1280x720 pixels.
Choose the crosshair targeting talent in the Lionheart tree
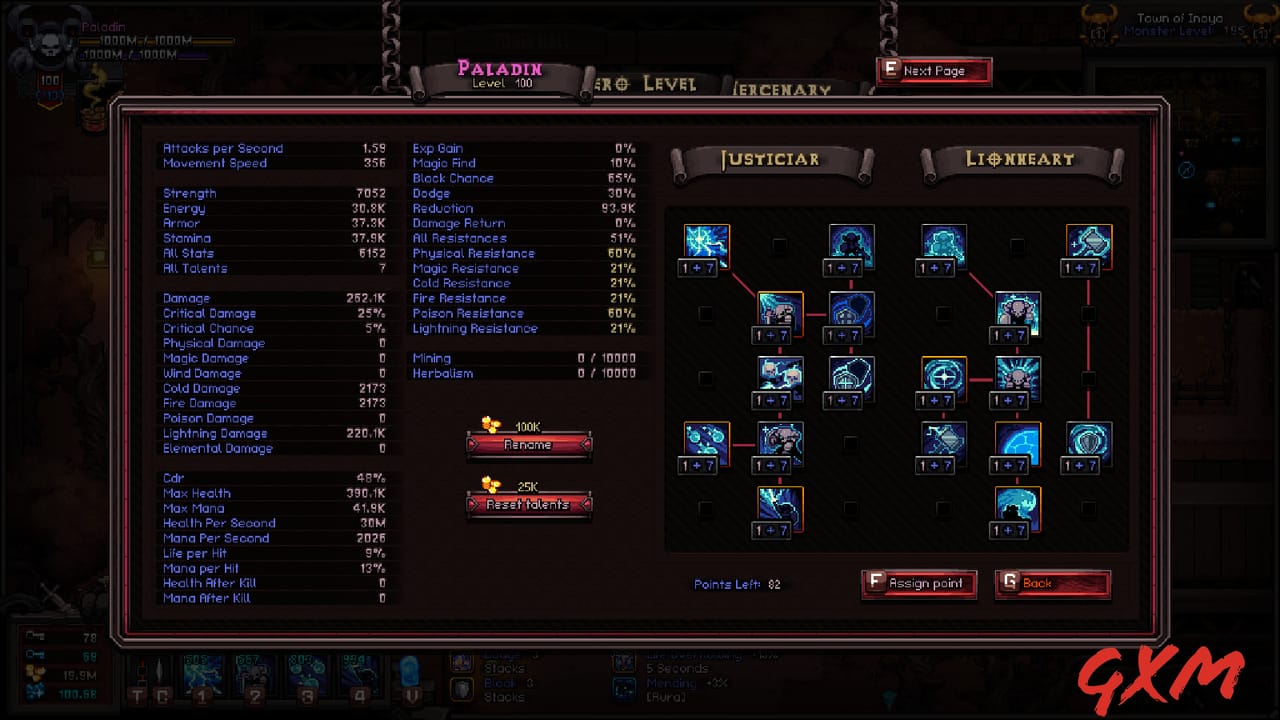point(942,375)
